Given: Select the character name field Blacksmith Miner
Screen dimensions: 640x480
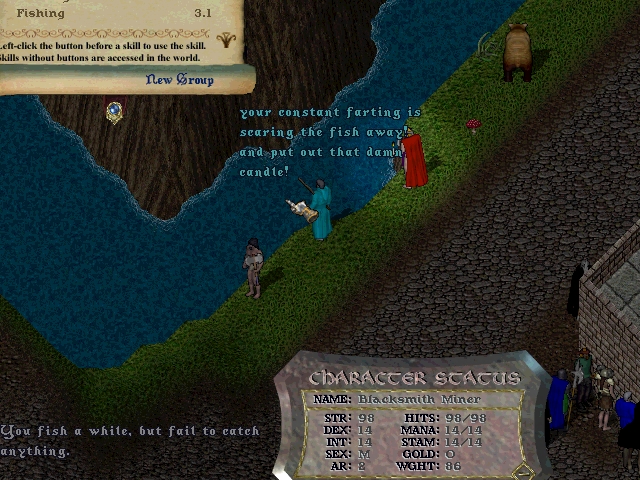Looking at the screenshot, I should tap(425, 399).
